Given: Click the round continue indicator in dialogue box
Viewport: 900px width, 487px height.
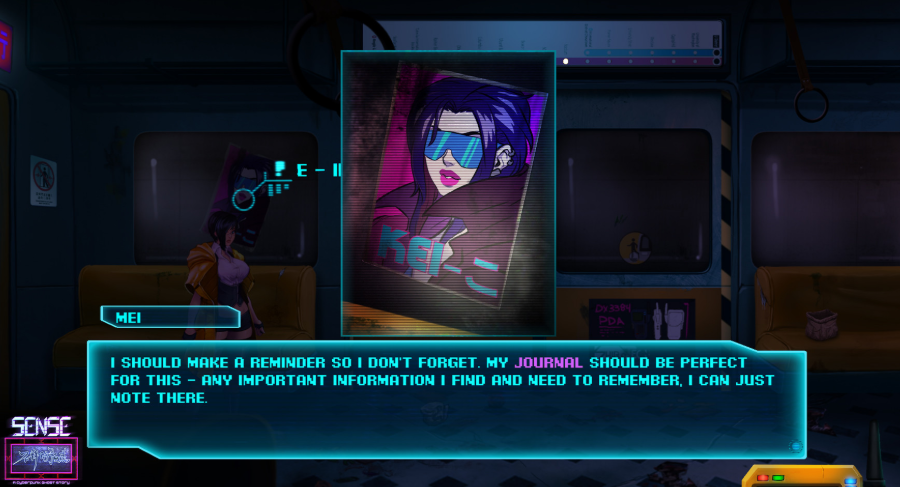Looking at the screenshot, I should tap(795, 446).
